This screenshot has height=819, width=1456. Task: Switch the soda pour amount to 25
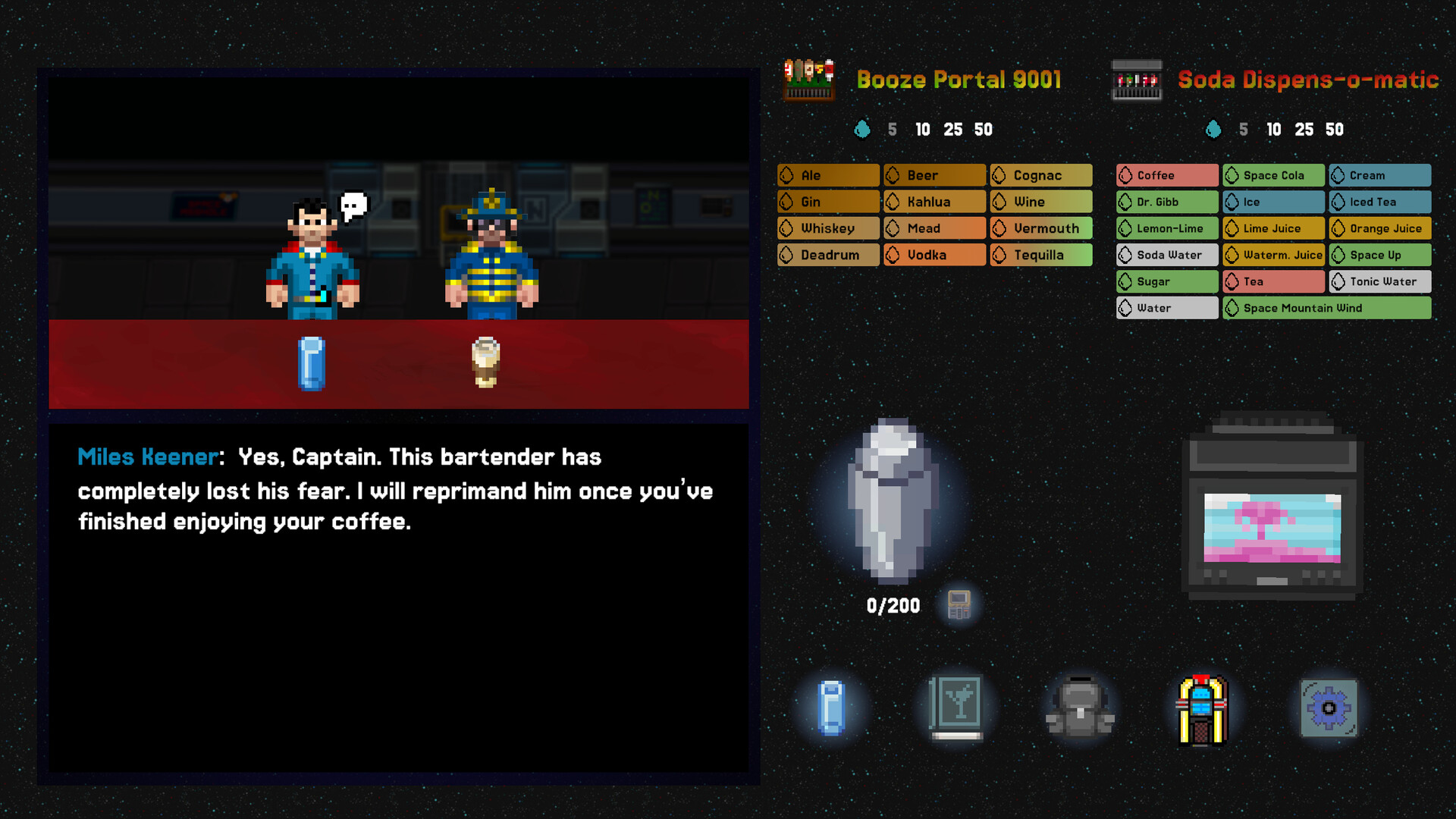pos(1304,129)
